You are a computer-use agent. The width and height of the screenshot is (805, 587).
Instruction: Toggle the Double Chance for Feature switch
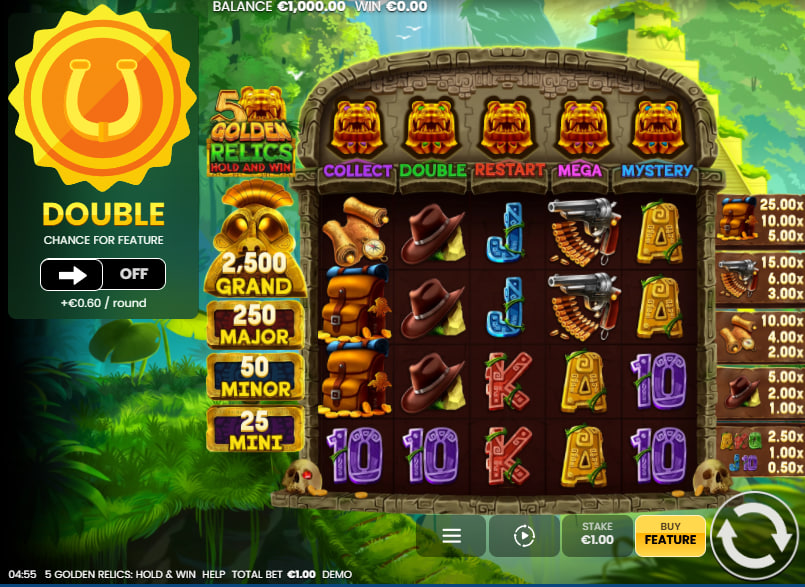103,274
